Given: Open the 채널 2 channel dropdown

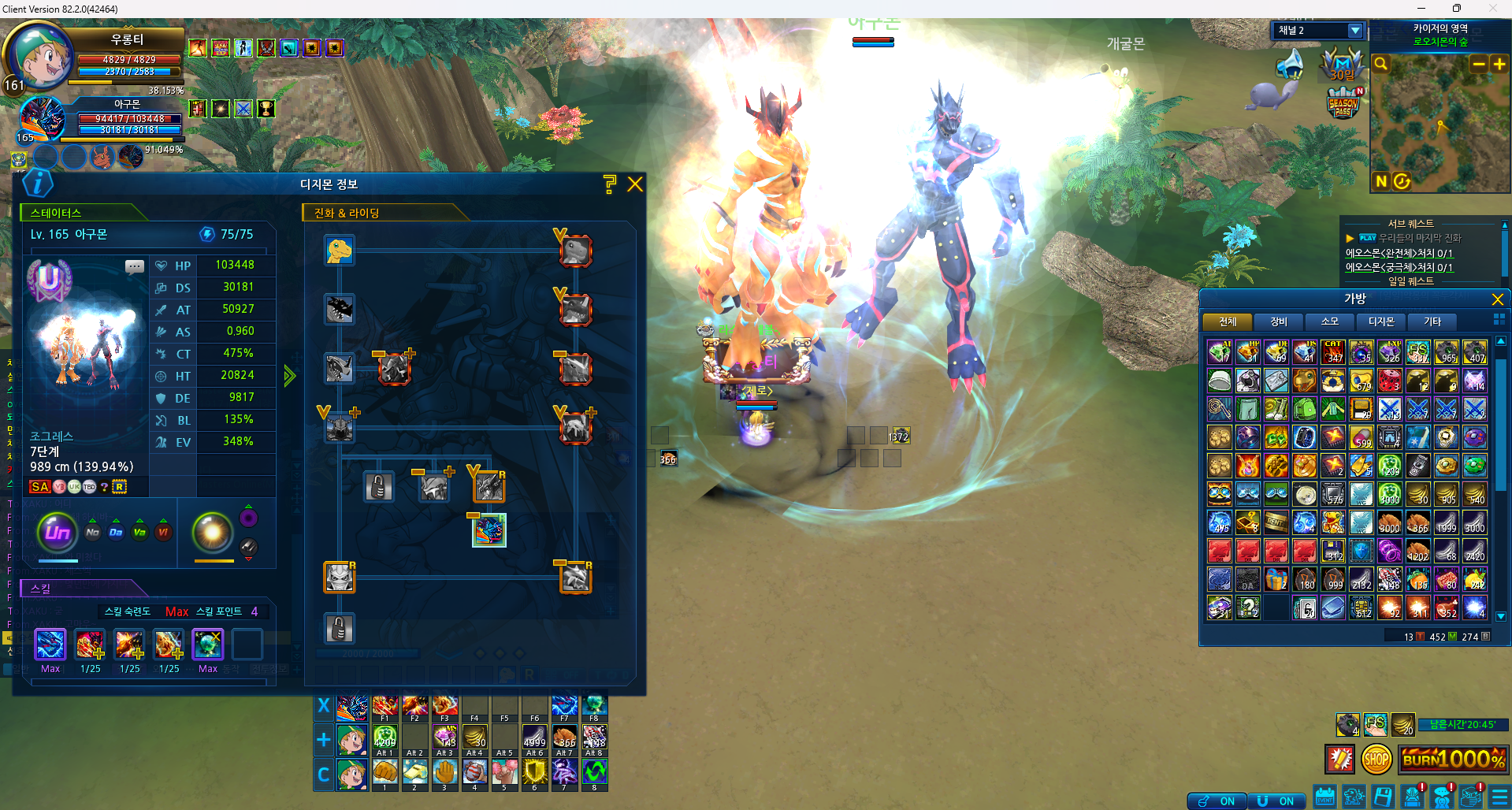Looking at the screenshot, I should click(1355, 31).
